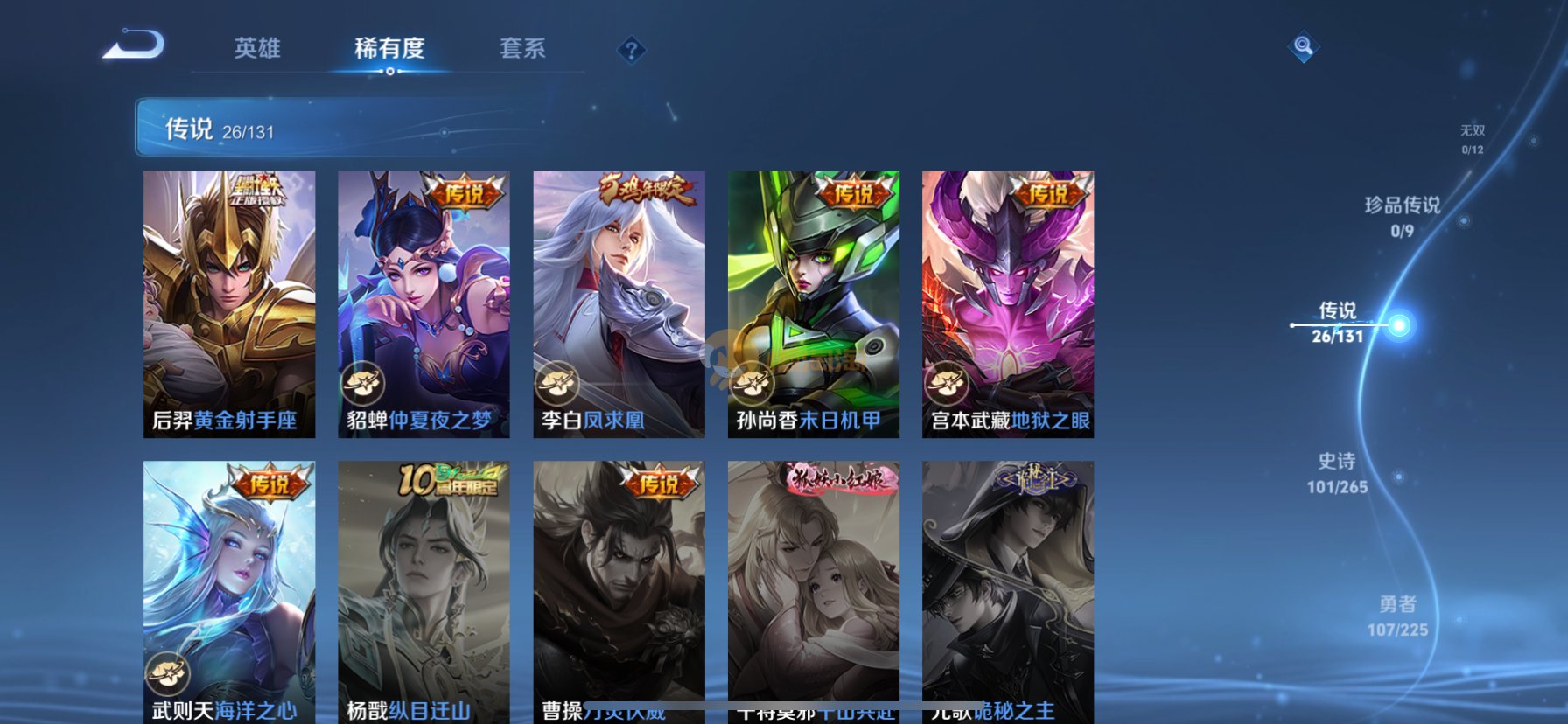Select the 狐妖小红娘 couple skin card
The image size is (1568, 724).
[x=813, y=591]
